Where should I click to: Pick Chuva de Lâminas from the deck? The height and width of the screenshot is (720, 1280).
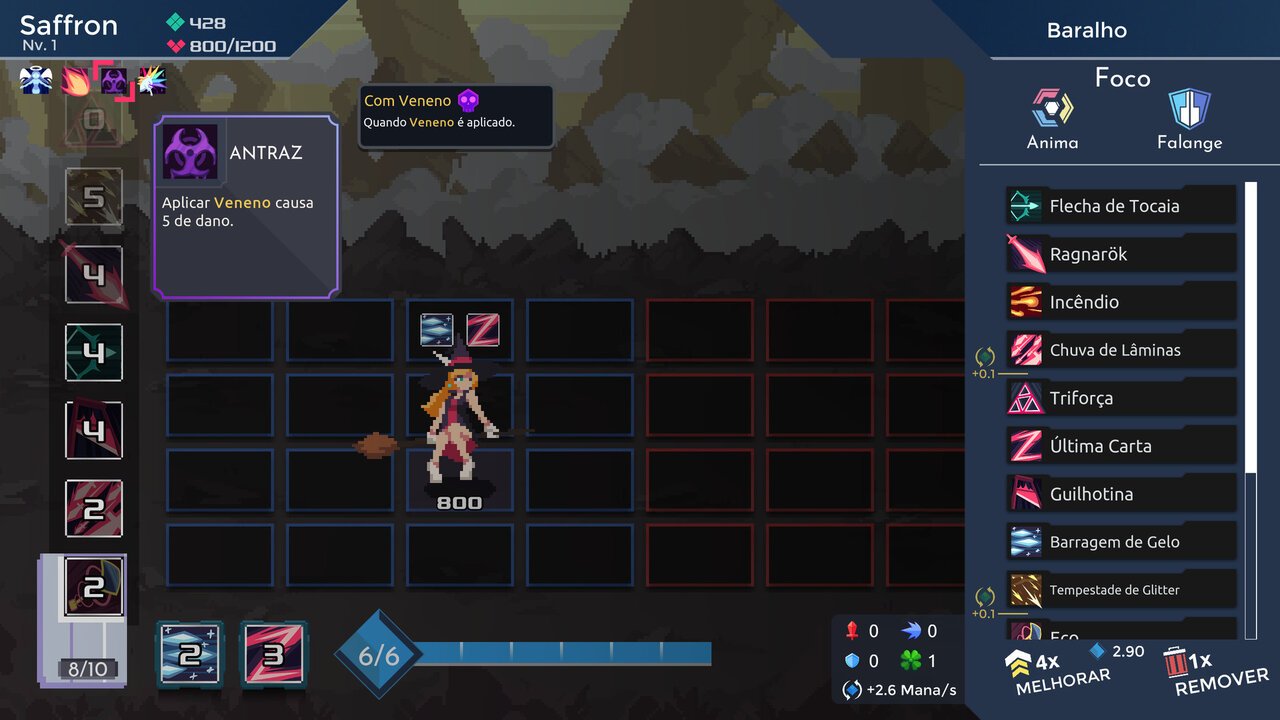pos(1120,350)
